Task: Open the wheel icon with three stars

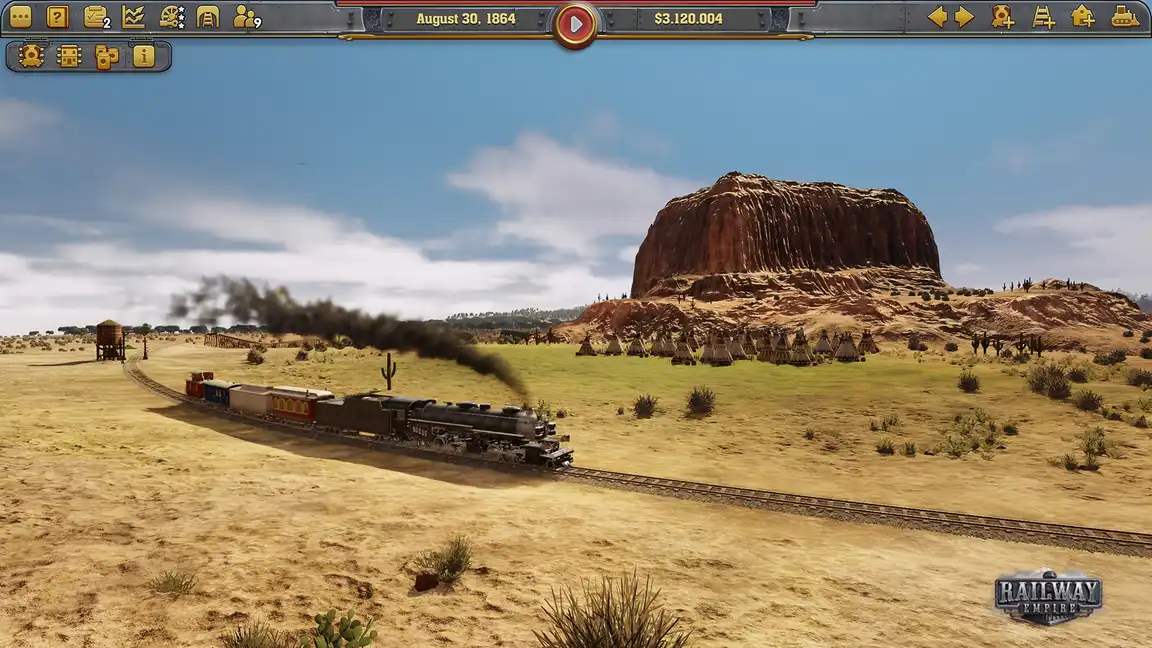Action: coord(172,17)
